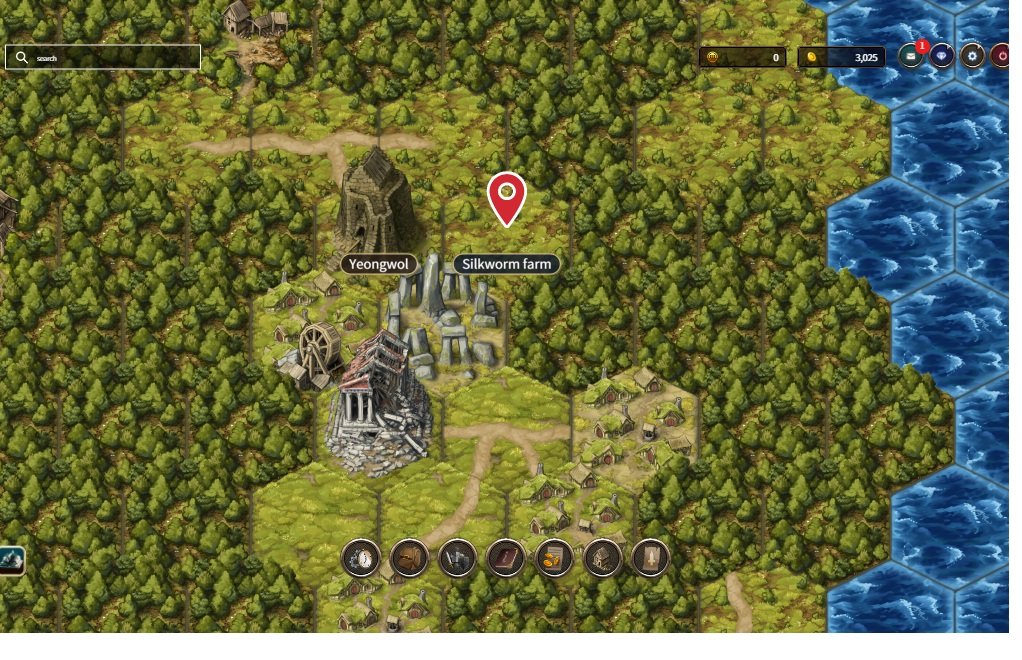Open the gear settings menu
The height and width of the screenshot is (660, 1022).
click(972, 57)
